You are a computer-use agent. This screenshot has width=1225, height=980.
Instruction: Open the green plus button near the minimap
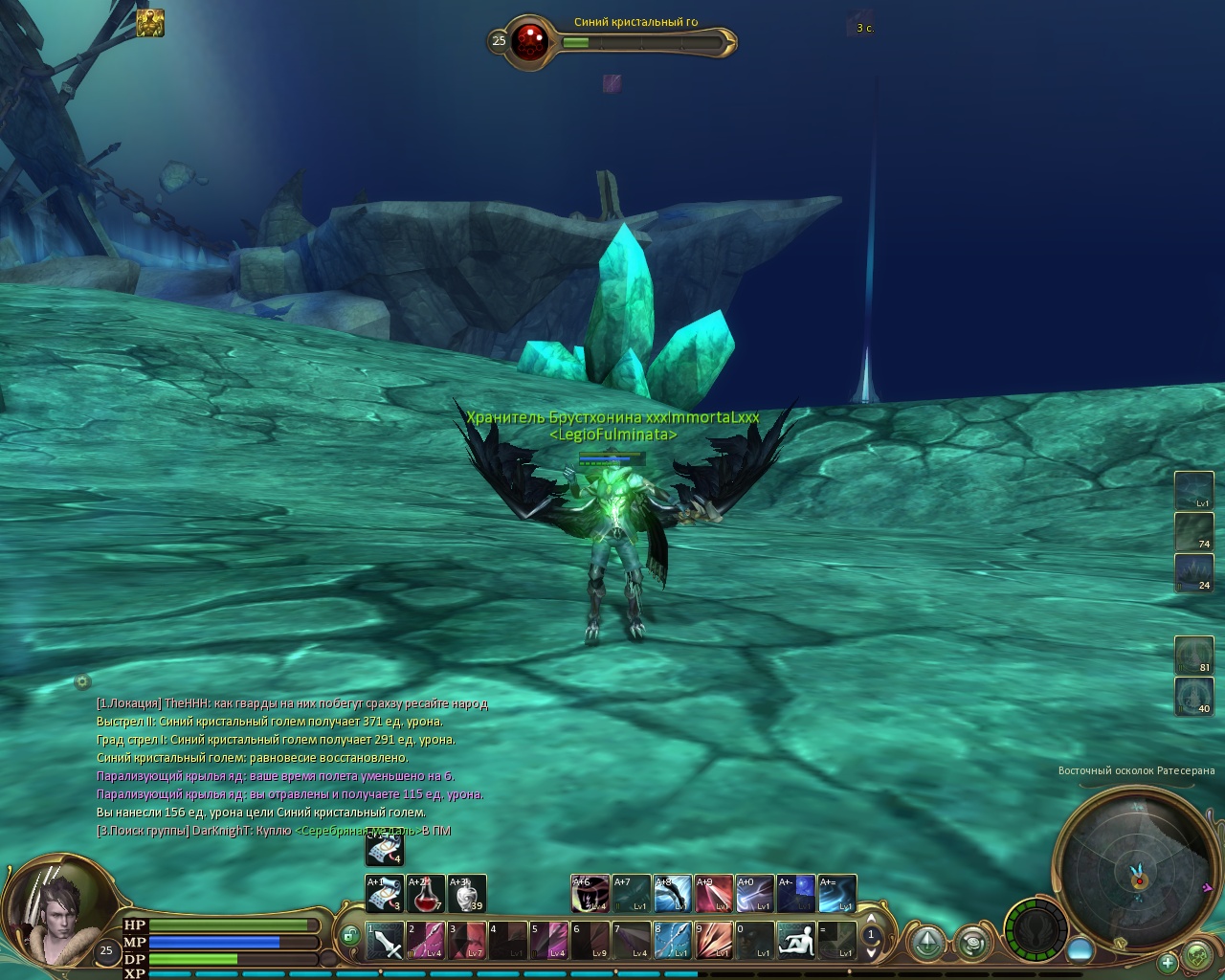(x=1168, y=962)
